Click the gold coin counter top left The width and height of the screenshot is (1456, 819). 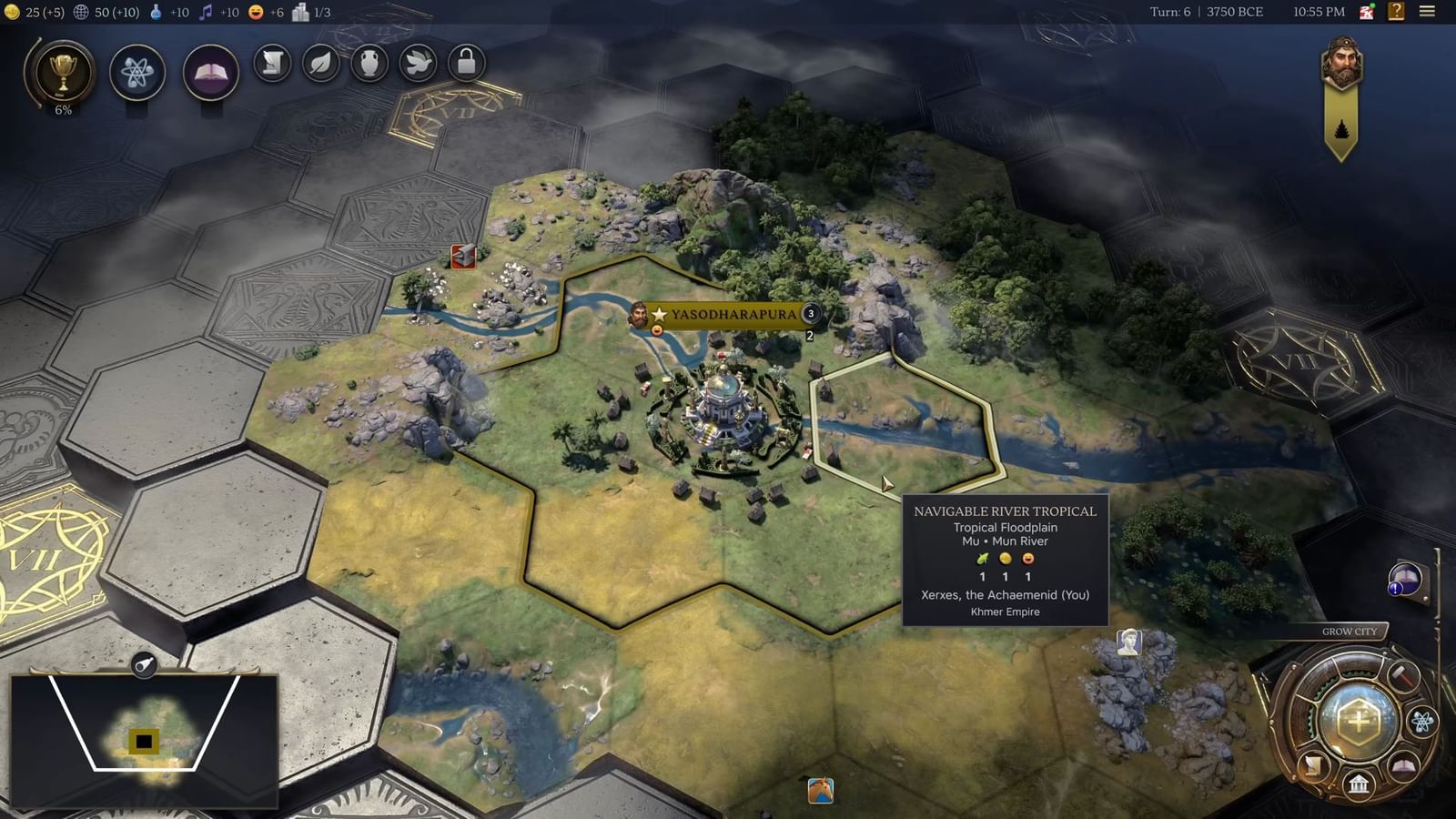(x=27, y=14)
